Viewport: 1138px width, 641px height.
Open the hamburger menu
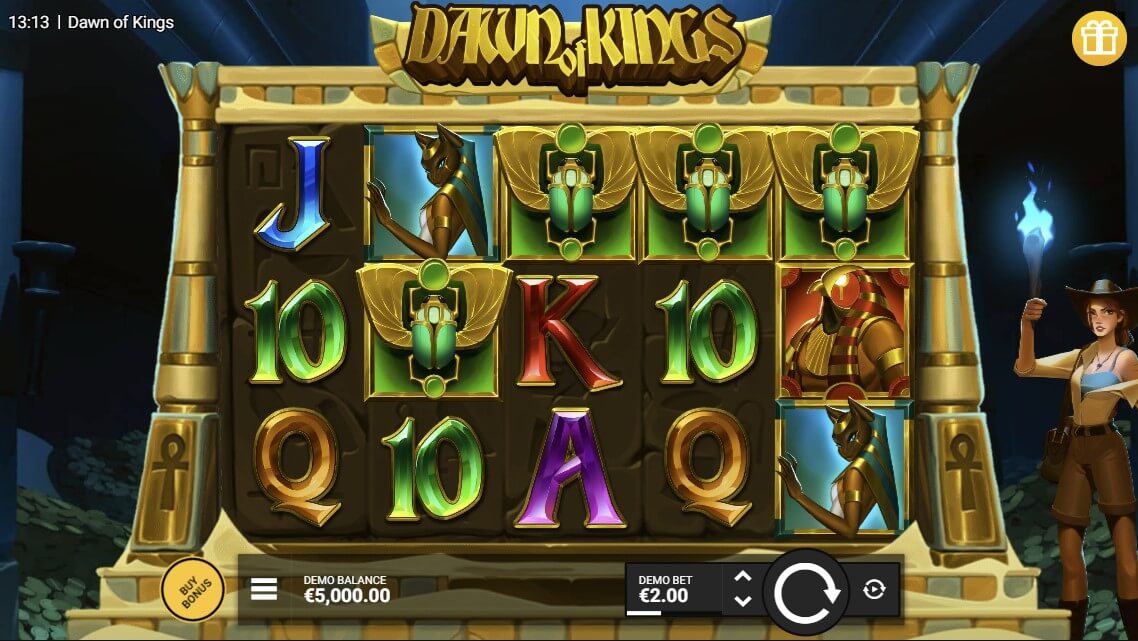click(264, 589)
